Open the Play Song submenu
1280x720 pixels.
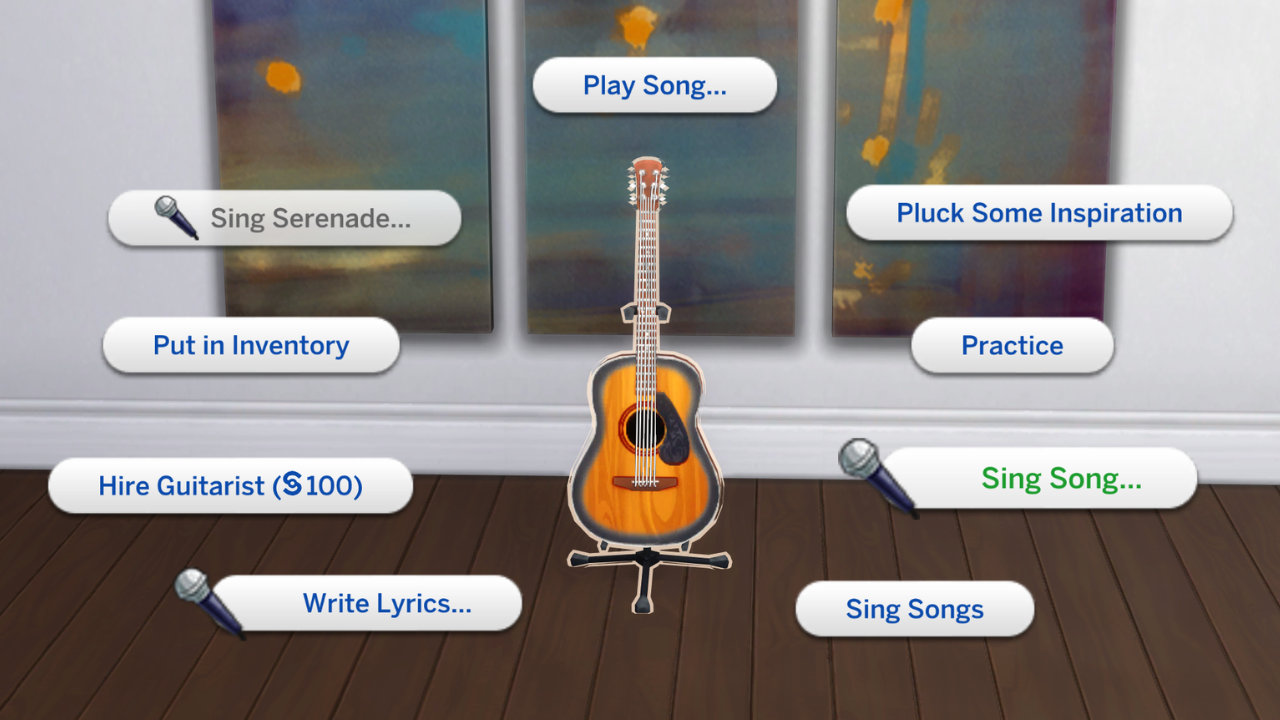[655, 86]
